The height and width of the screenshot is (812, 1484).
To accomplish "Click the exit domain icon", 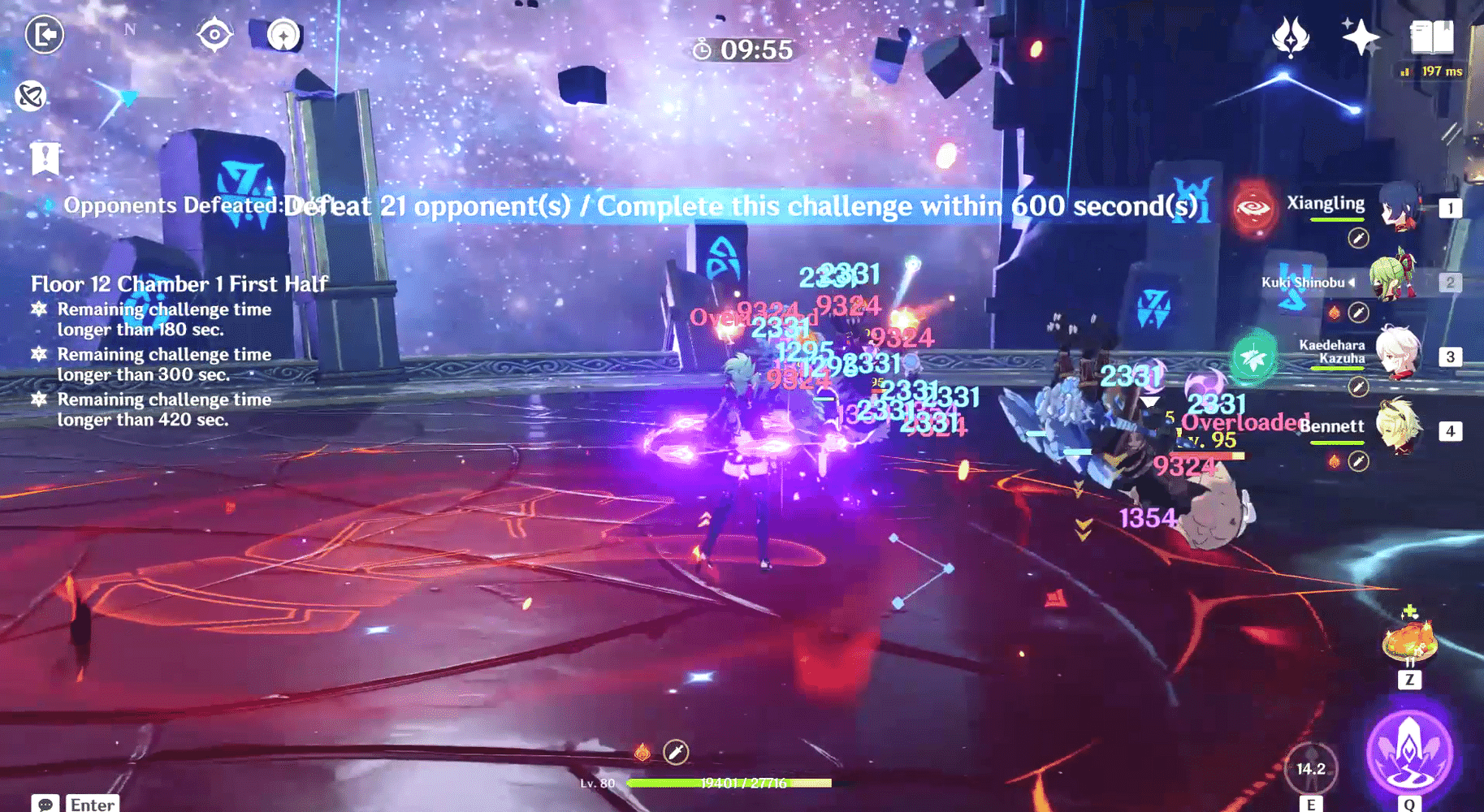I will [x=45, y=35].
